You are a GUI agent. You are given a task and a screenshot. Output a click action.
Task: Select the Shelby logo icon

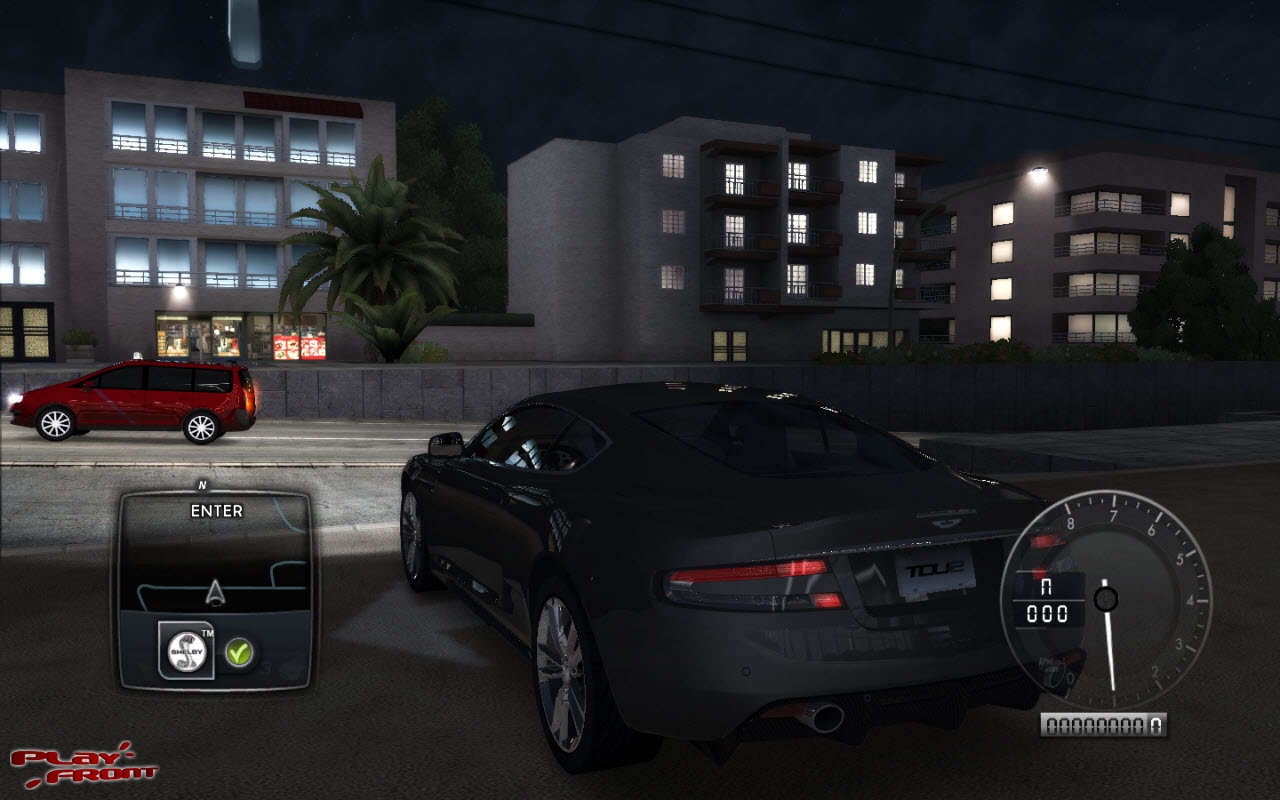click(x=186, y=651)
